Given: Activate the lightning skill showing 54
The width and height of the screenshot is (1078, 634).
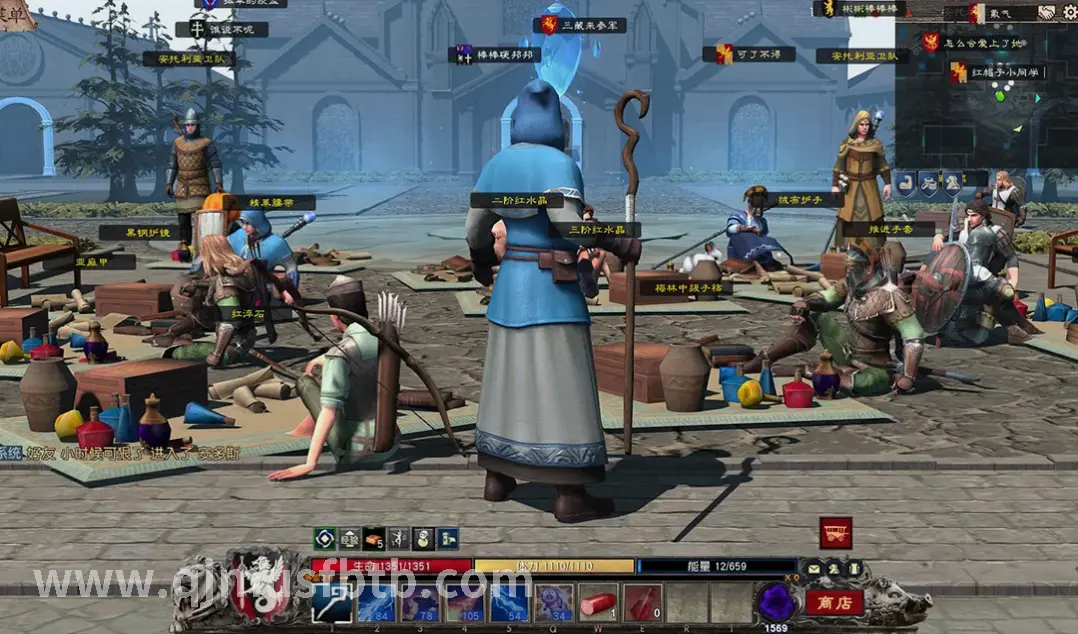Looking at the screenshot, I should (x=509, y=603).
